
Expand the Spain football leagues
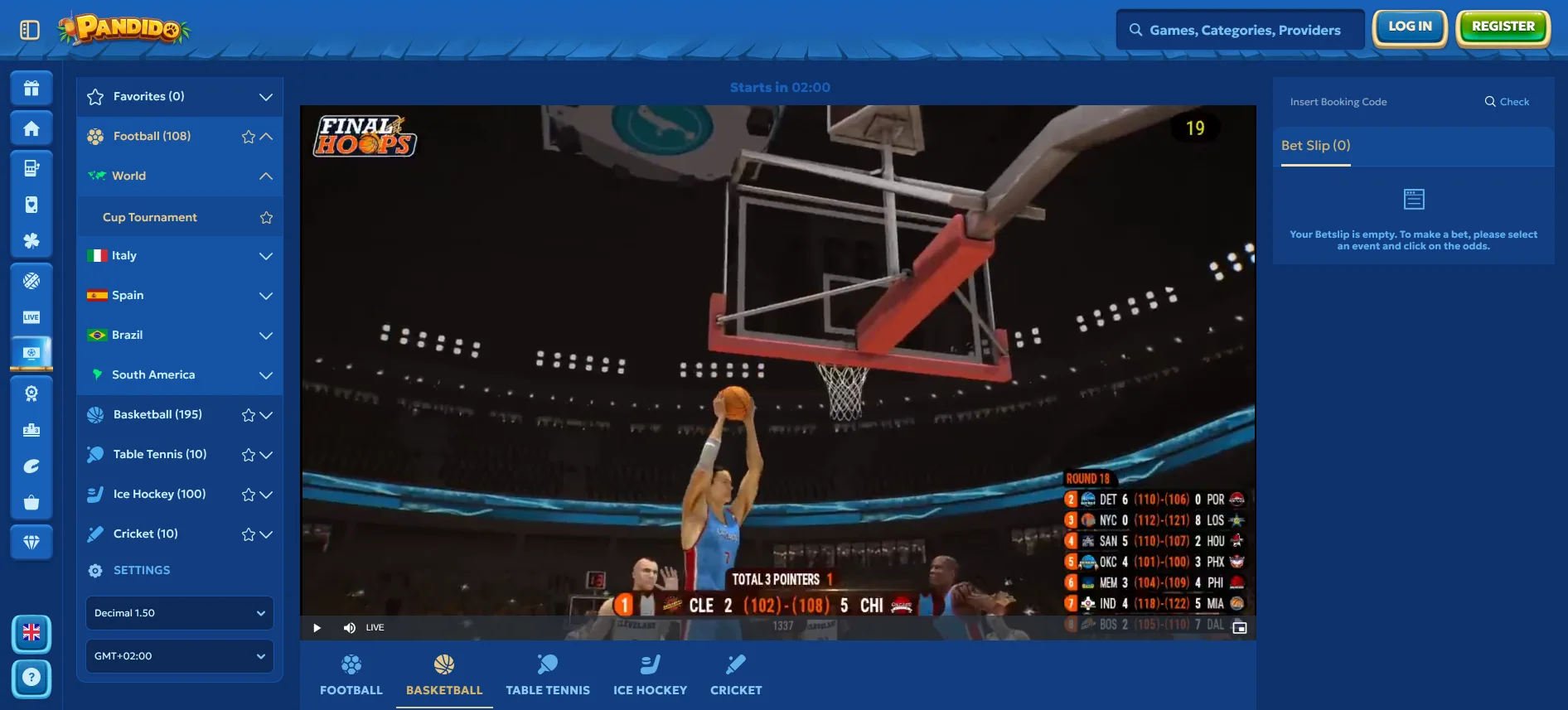point(265,296)
